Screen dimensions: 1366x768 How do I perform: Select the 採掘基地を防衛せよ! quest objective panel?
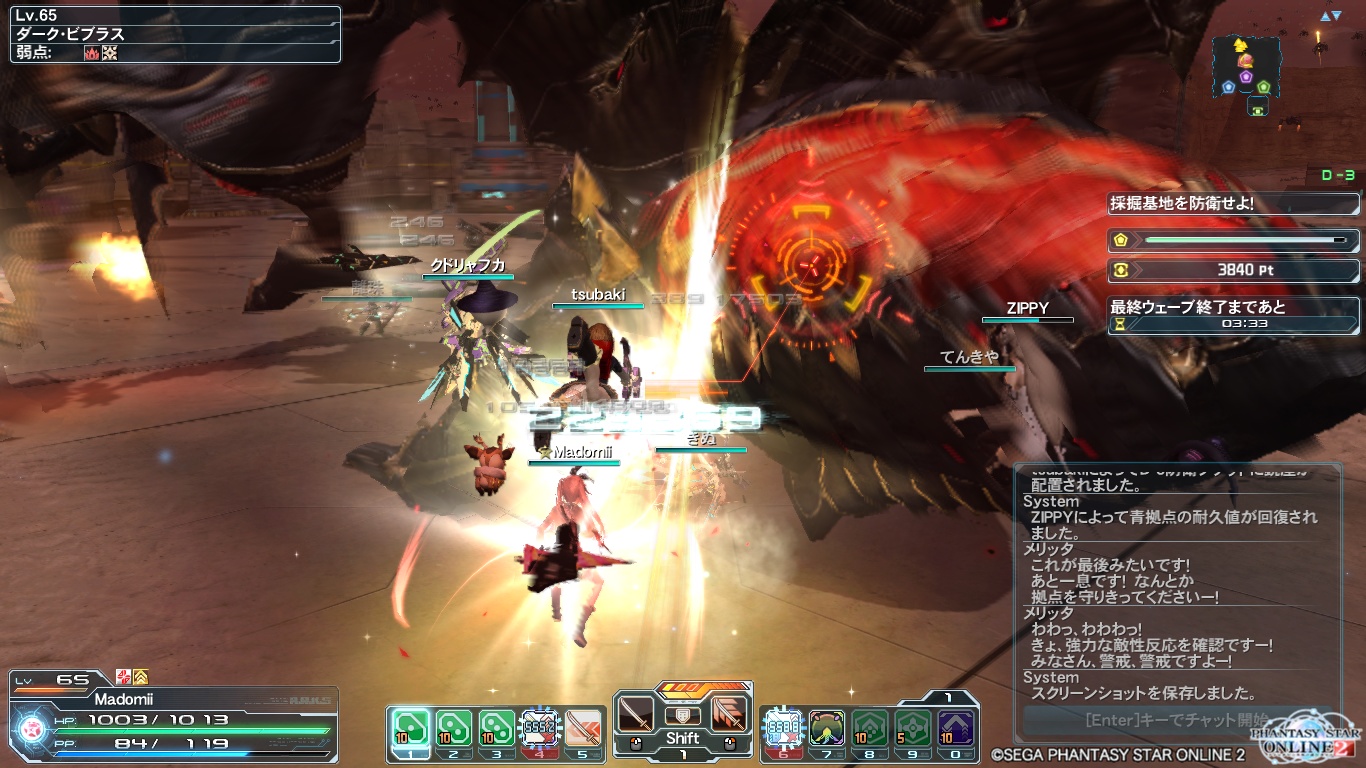coord(1232,203)
